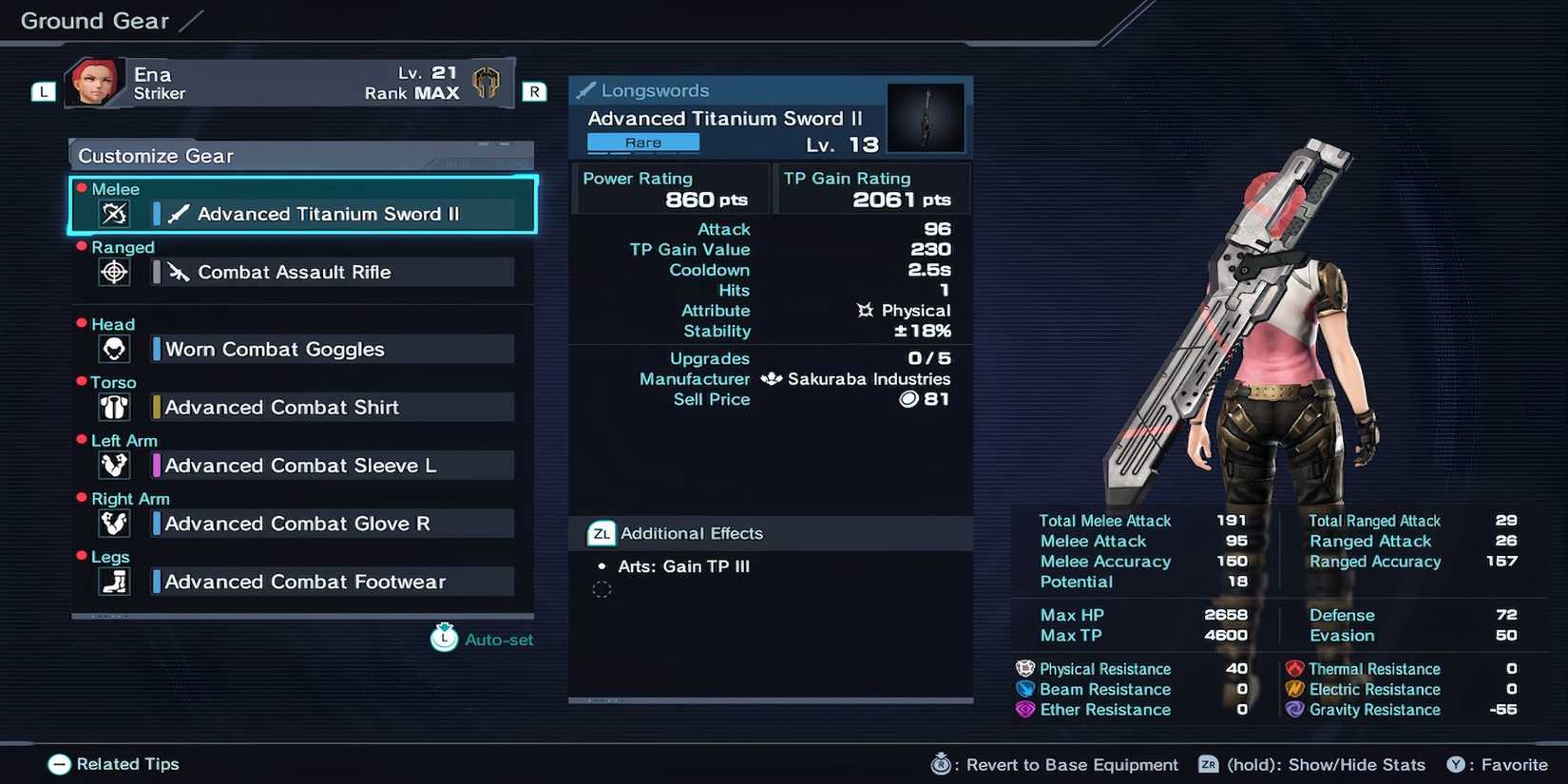Select the Left Arm sleeve icon
The width and height of the screenshot is (1568, 784).
(113, 465)
